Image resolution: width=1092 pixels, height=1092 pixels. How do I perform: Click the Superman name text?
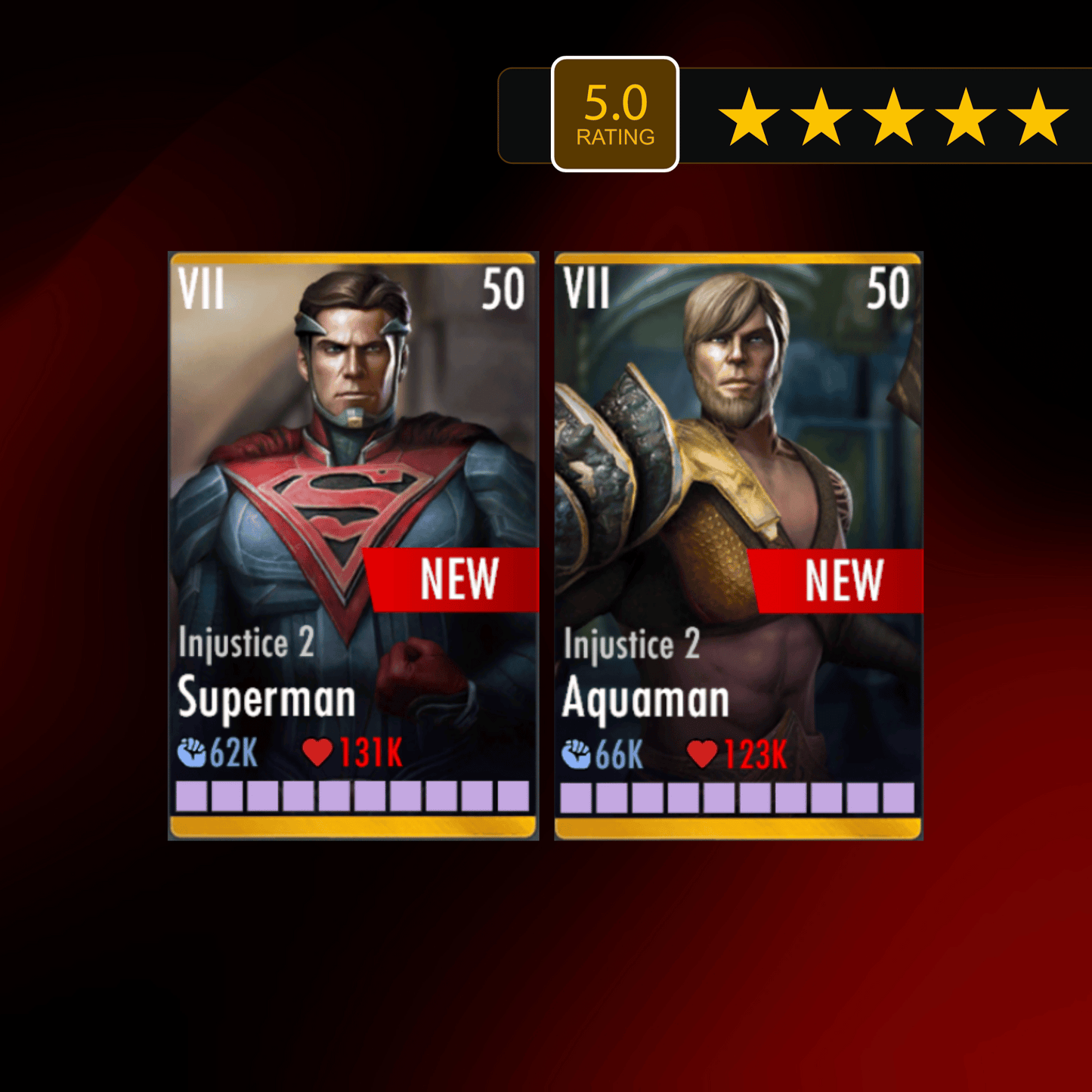pyautogui.click(x=266, y=699)
